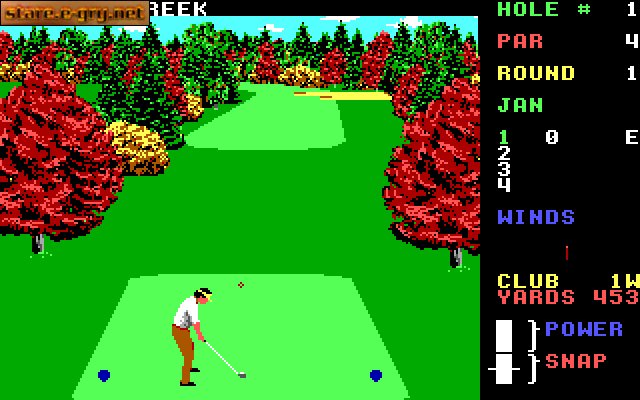Open the stare-e-gry.net watermark link
This screenshot has width=640, height=400.
(75, 13)
